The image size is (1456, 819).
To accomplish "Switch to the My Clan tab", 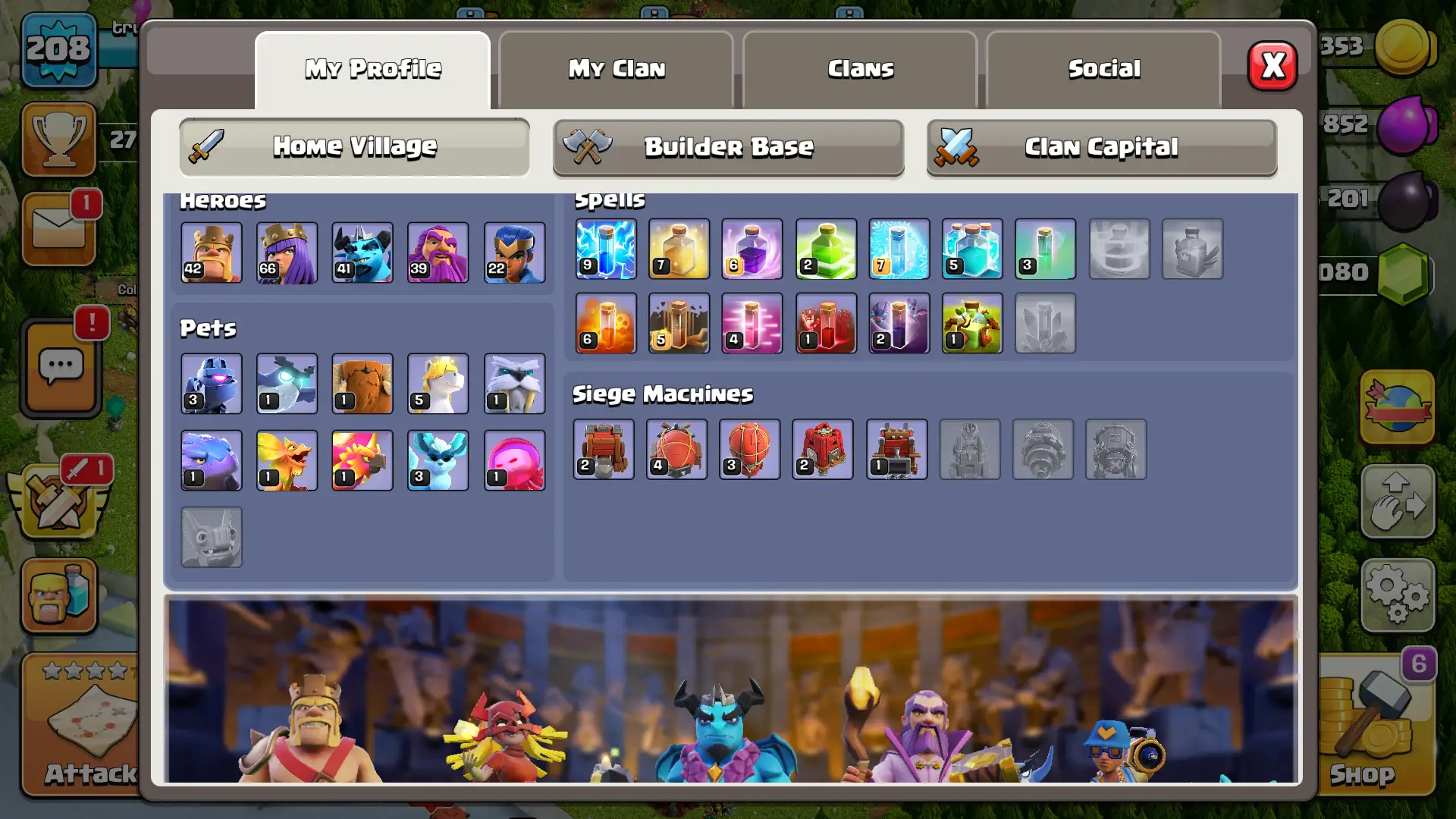I will point(617,68).
